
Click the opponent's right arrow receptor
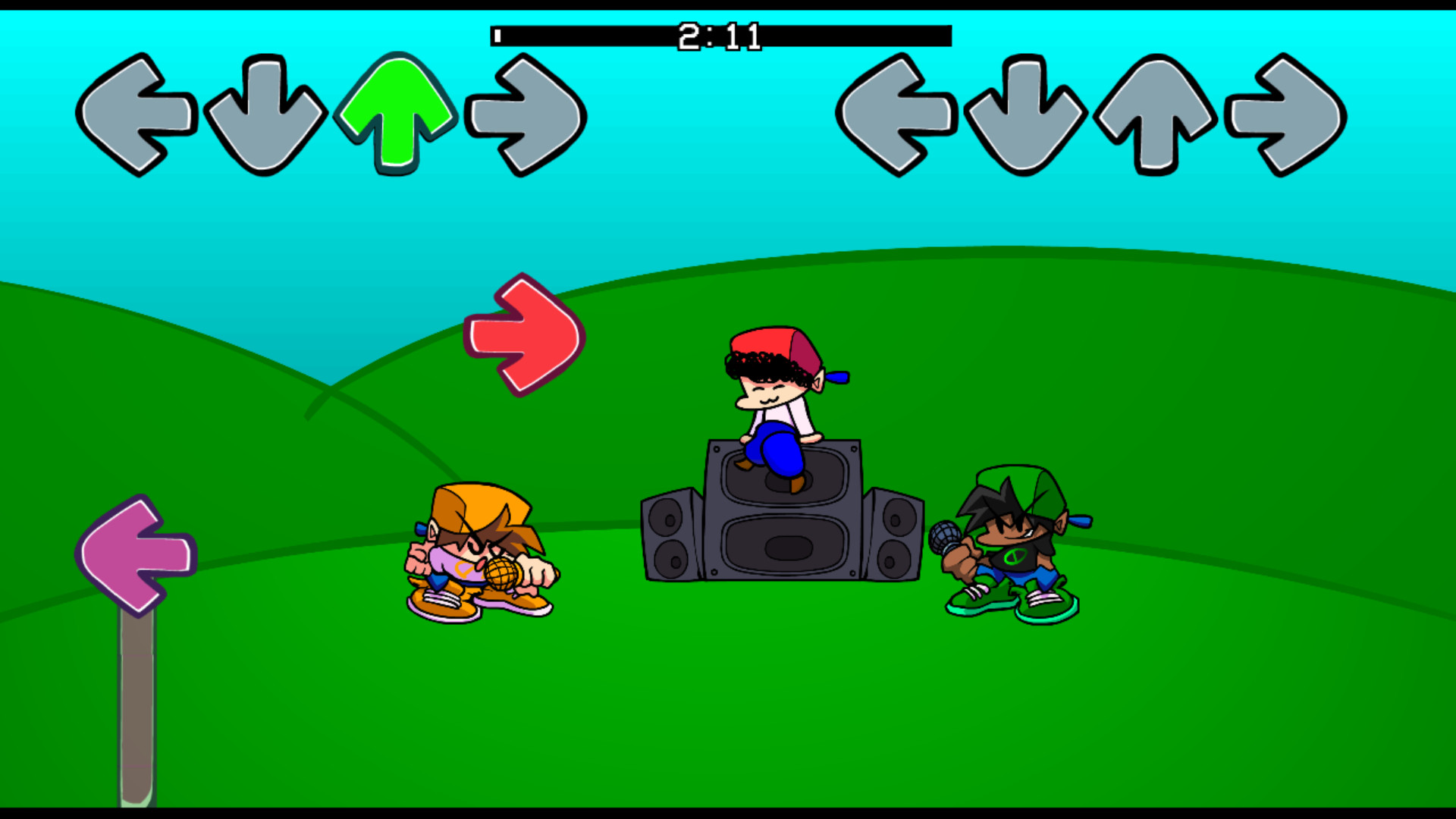point(525,114)
